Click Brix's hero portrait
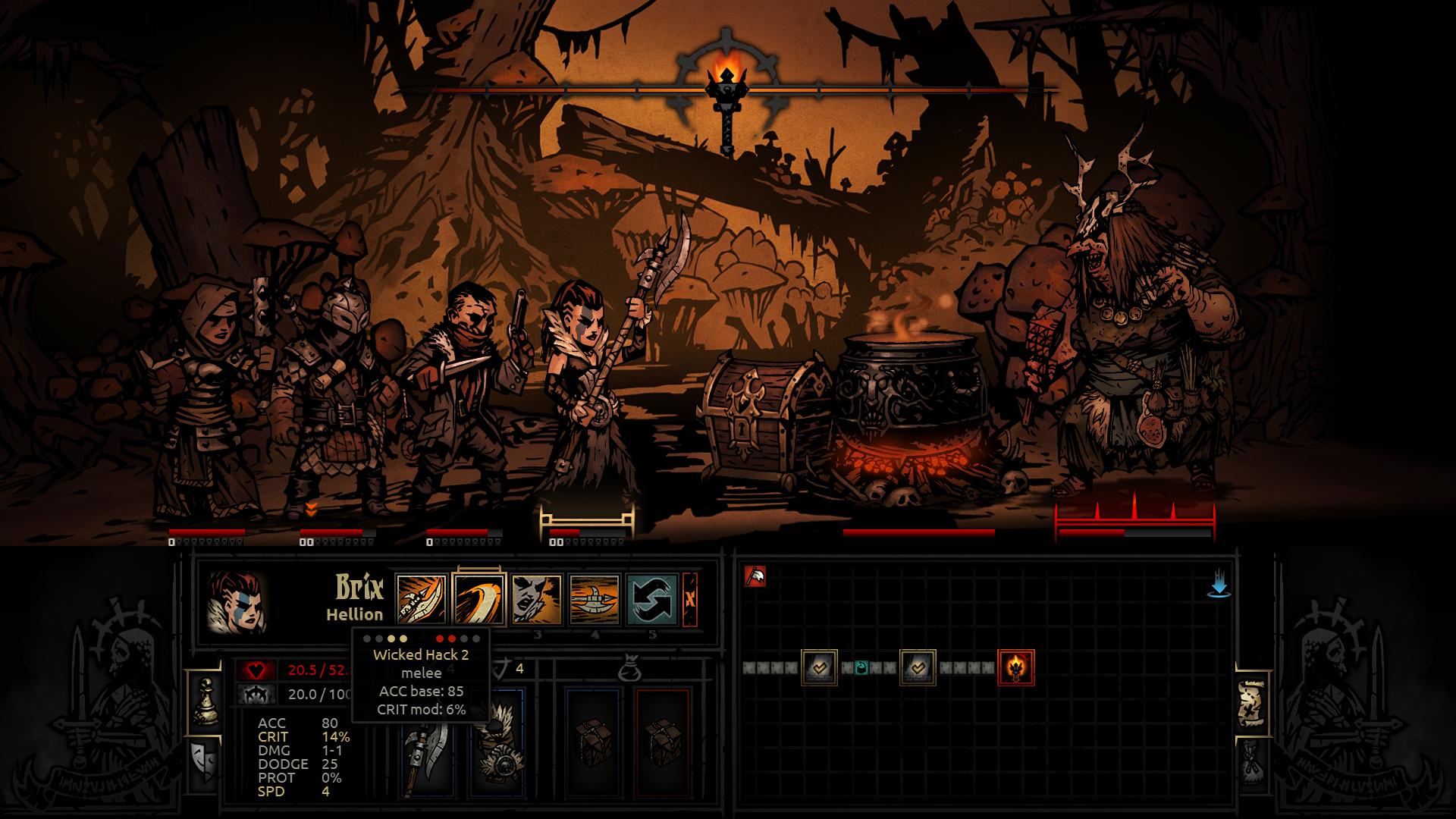Image resolution: width=1456 pixels, height=819 pixels. click(236, 603)
